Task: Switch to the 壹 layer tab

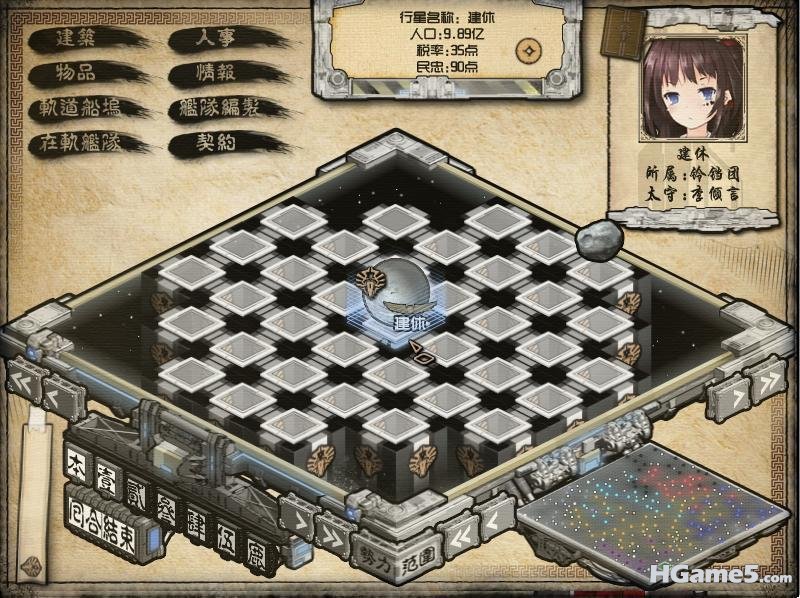Action: (106, 479)
